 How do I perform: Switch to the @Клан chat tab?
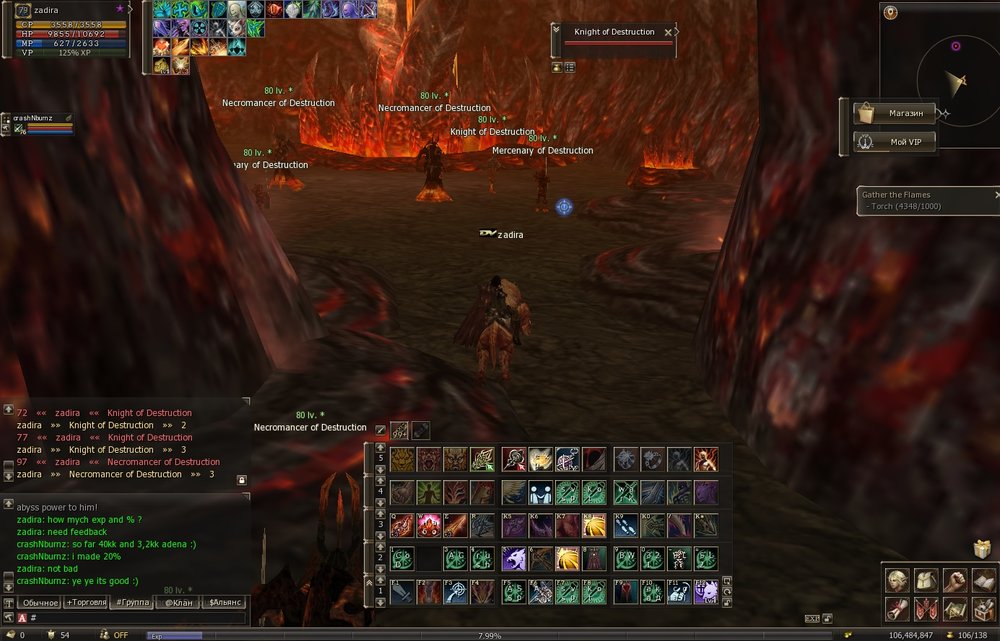point(177,602)
